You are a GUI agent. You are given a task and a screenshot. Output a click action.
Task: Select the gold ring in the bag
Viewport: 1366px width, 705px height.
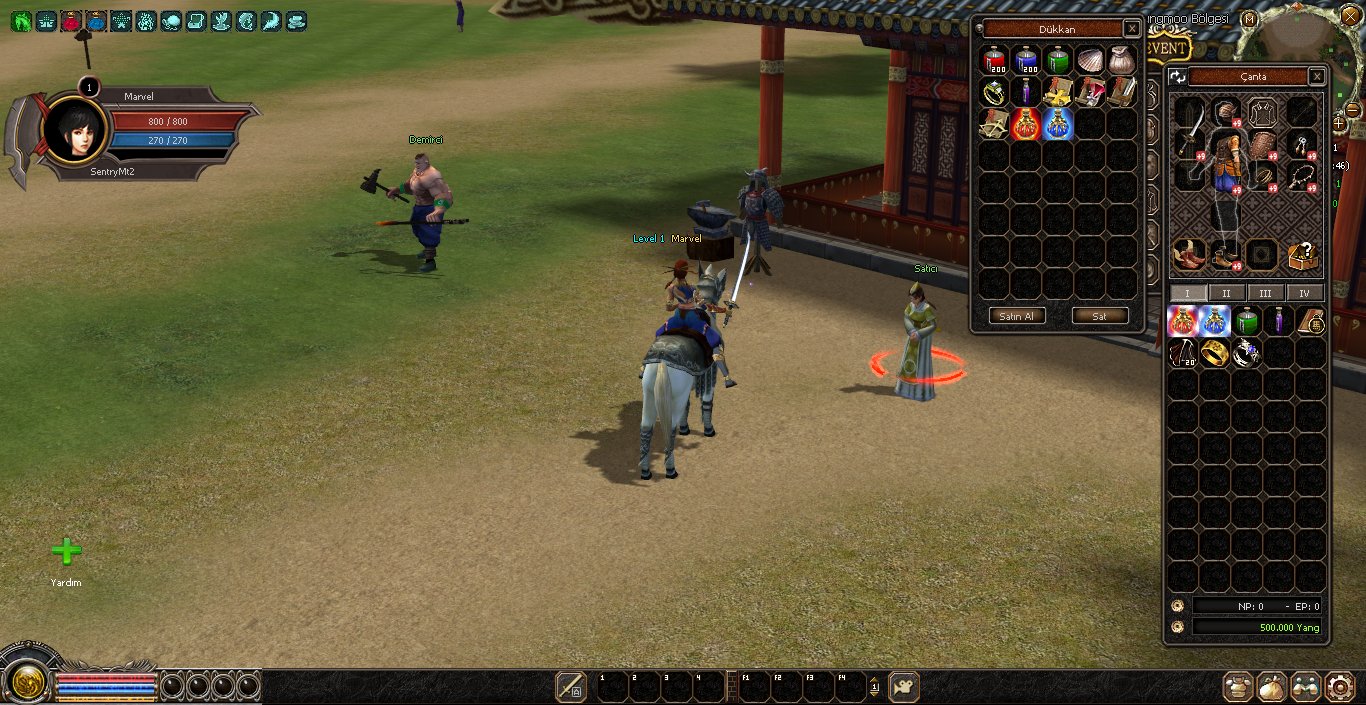pyautogui.click(x=1214, y=353)
